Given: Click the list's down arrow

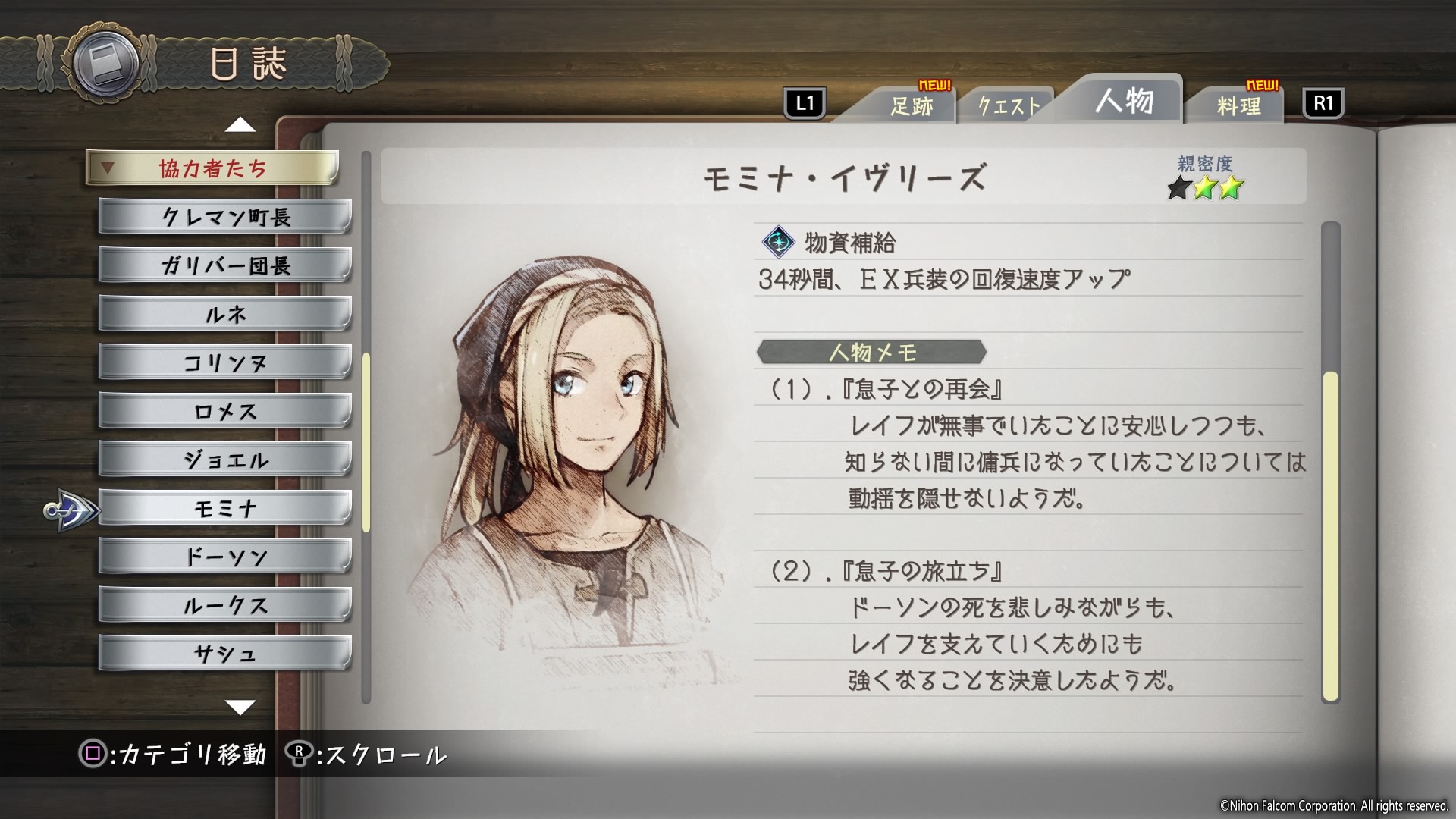Looking at the screenshot, I should pos(240,708).
